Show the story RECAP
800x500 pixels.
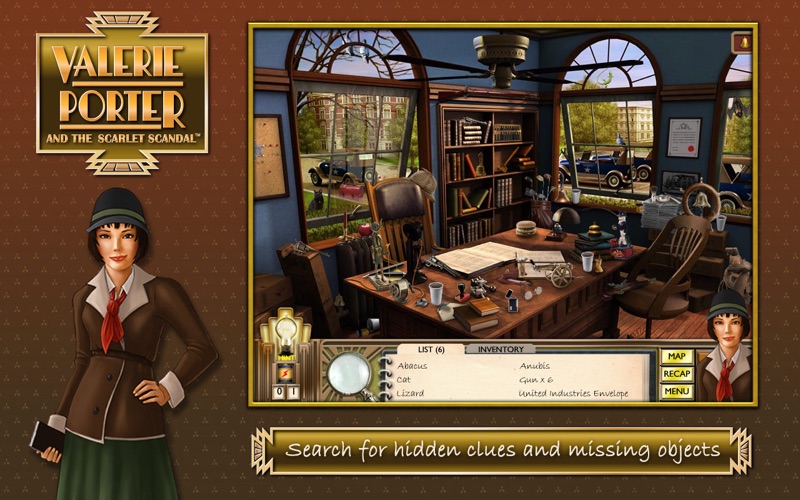point(677,374)
